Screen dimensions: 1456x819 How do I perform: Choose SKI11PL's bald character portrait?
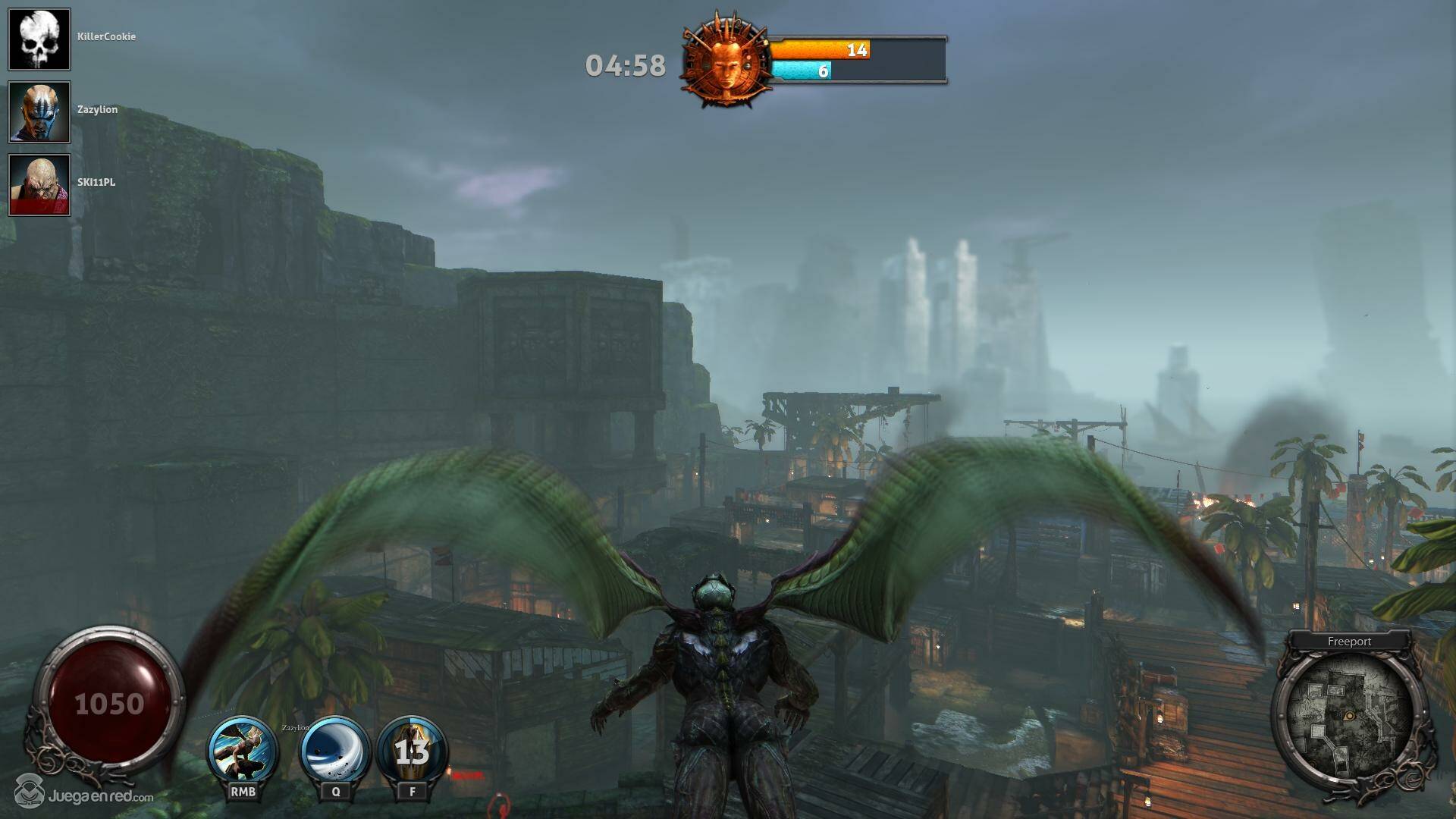point(39,185)
